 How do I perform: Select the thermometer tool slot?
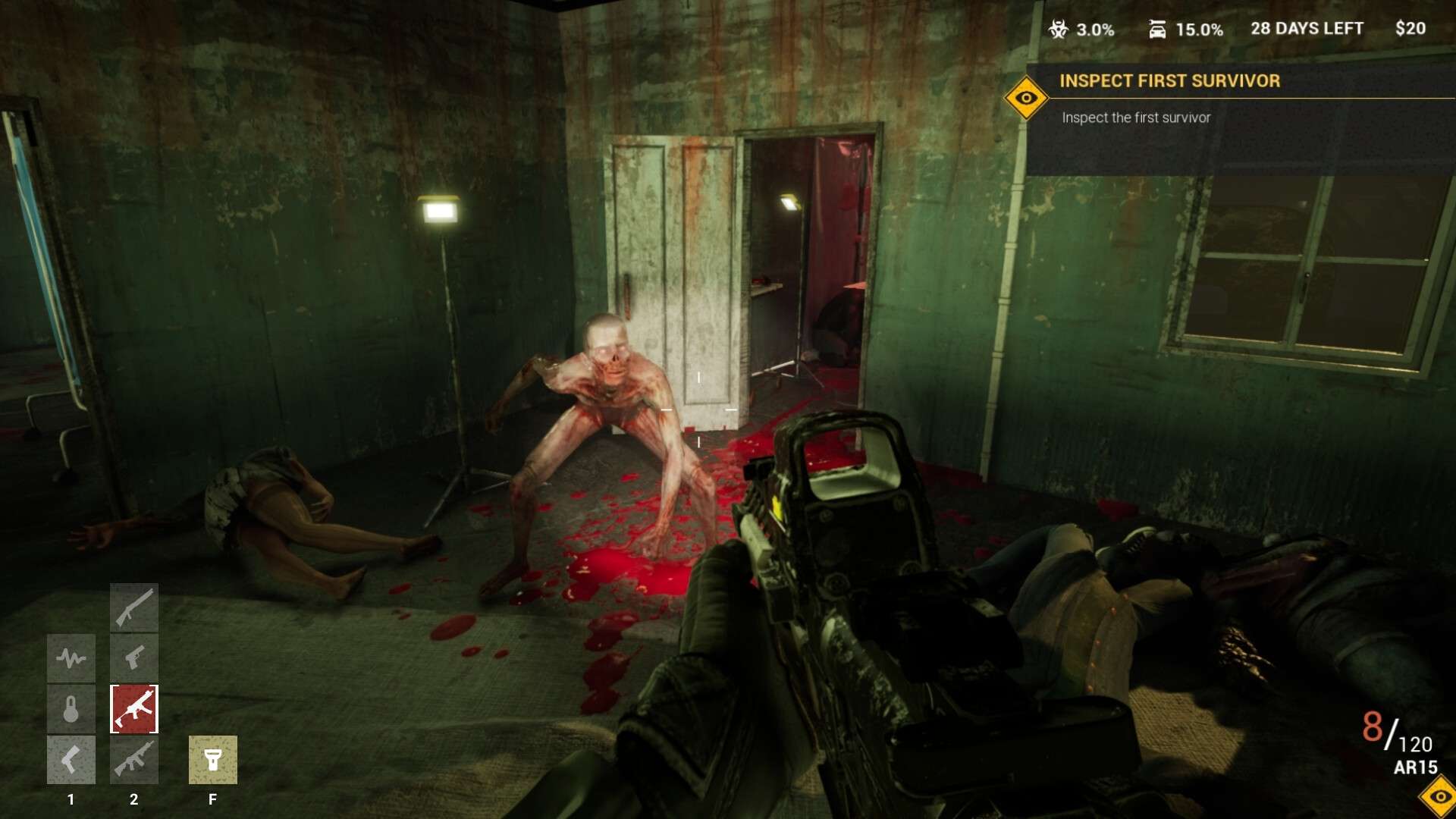(x=71, y=709)
